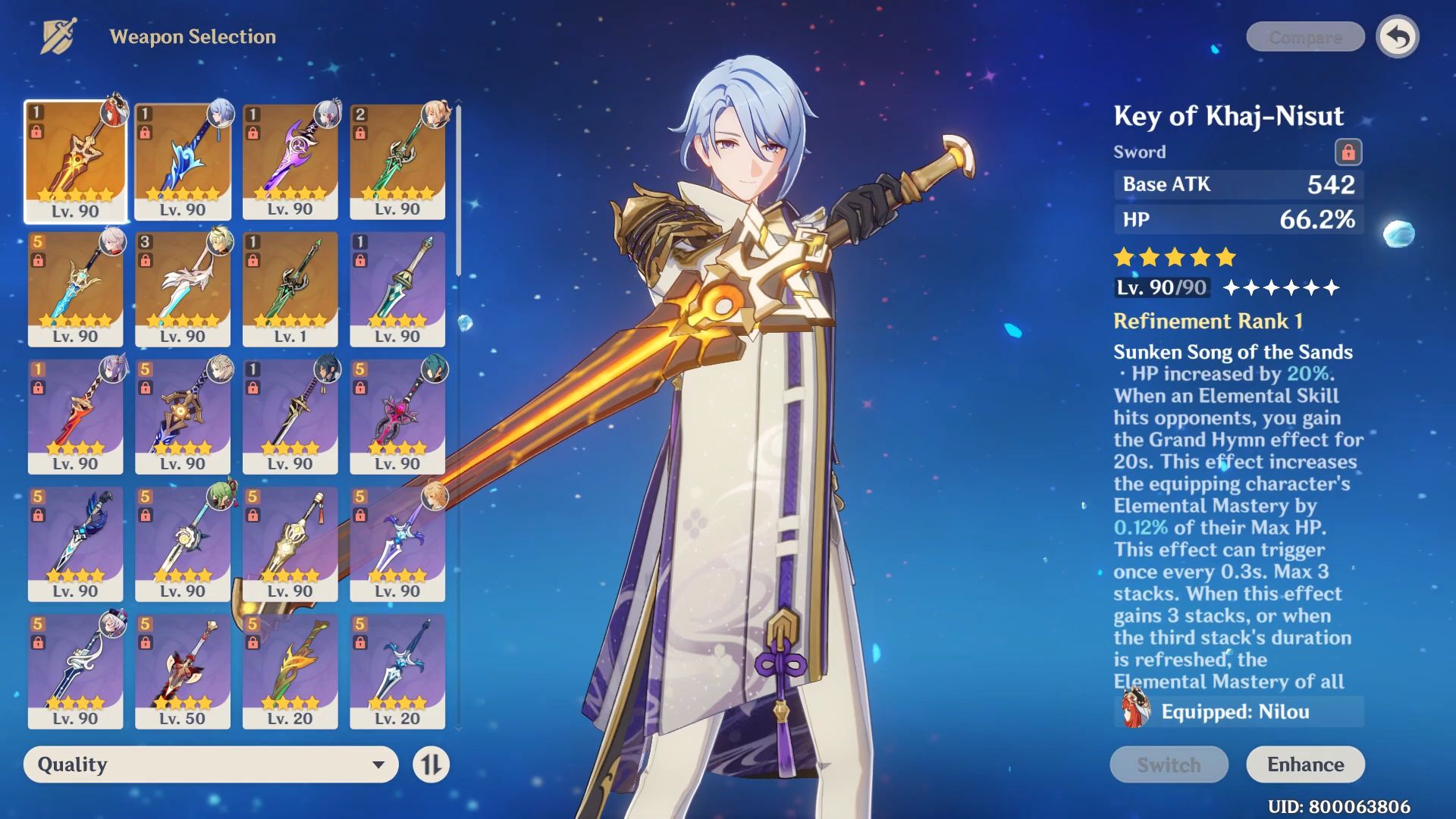Choose the red sword at Lv. 50
The image size is (1456, 819).
click(183, 671)
